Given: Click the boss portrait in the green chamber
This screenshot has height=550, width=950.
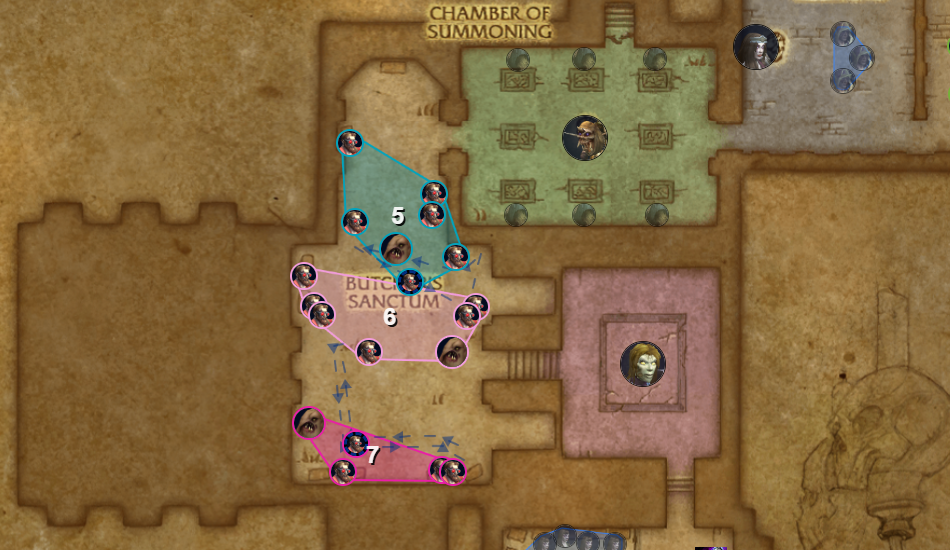Looking at the screenshot, I should [585, 138].
